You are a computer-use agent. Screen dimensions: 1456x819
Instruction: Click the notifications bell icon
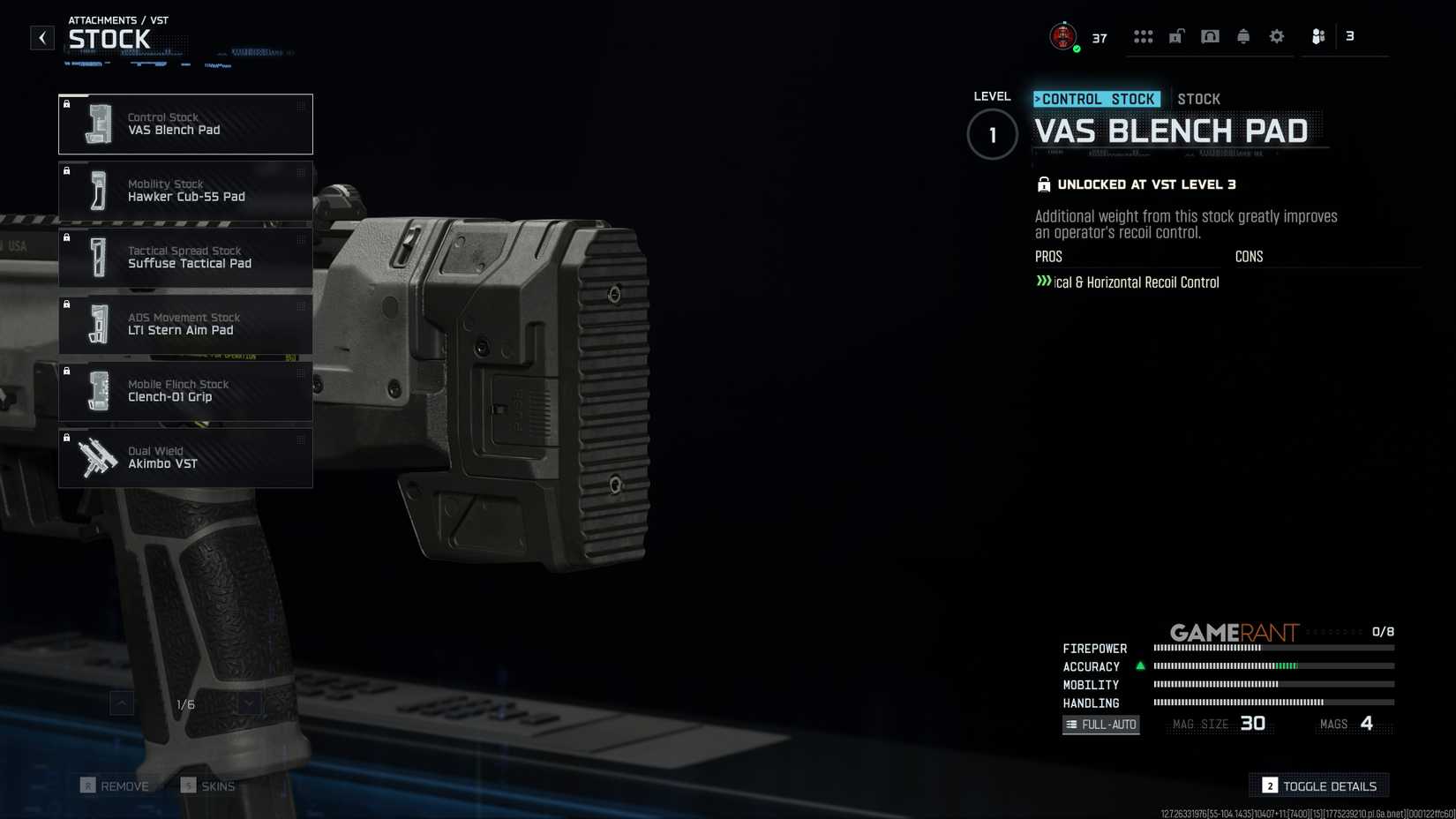click(x=1243, y=35)
